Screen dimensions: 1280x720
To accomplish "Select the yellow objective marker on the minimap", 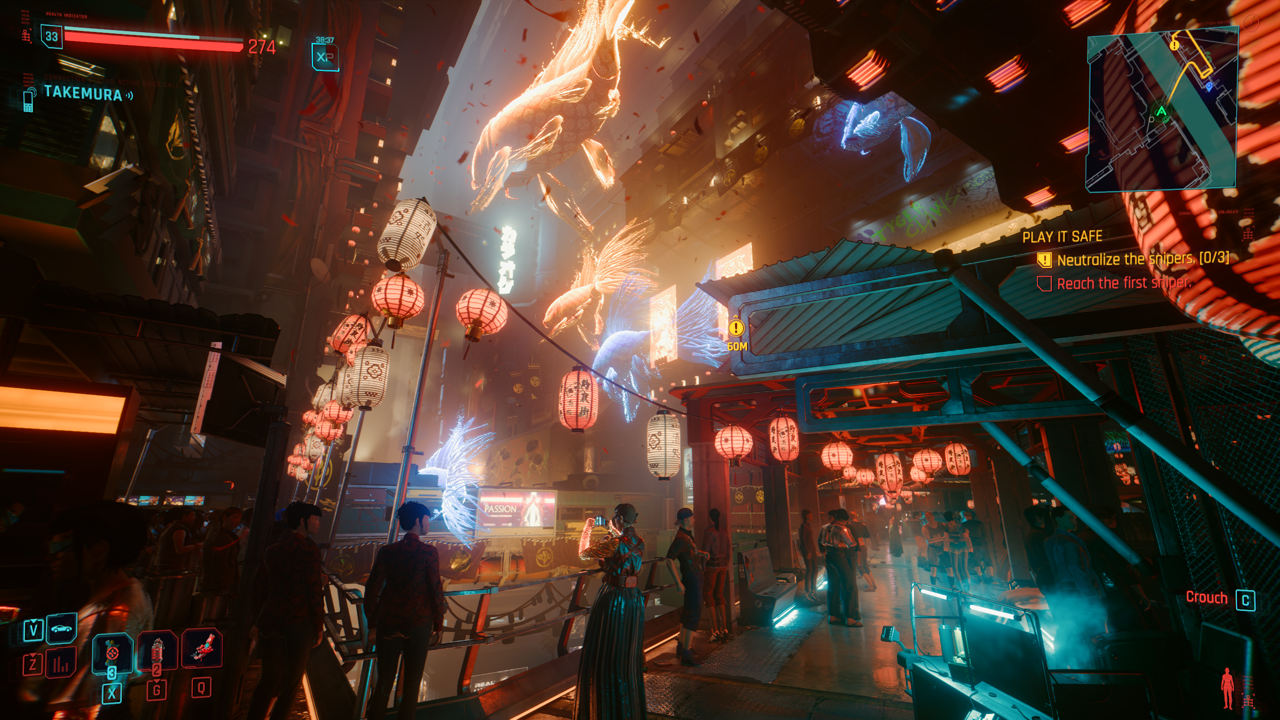I will click(x=1173, y=45).
